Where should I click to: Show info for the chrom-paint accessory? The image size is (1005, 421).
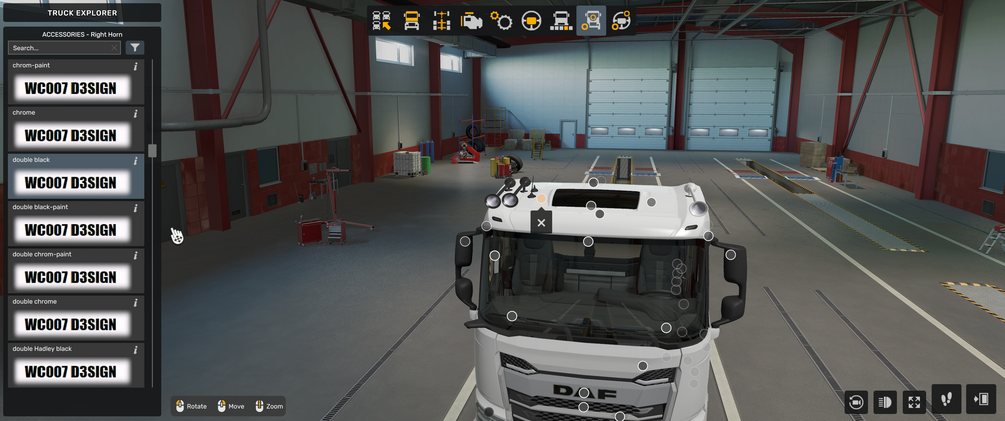135,66
